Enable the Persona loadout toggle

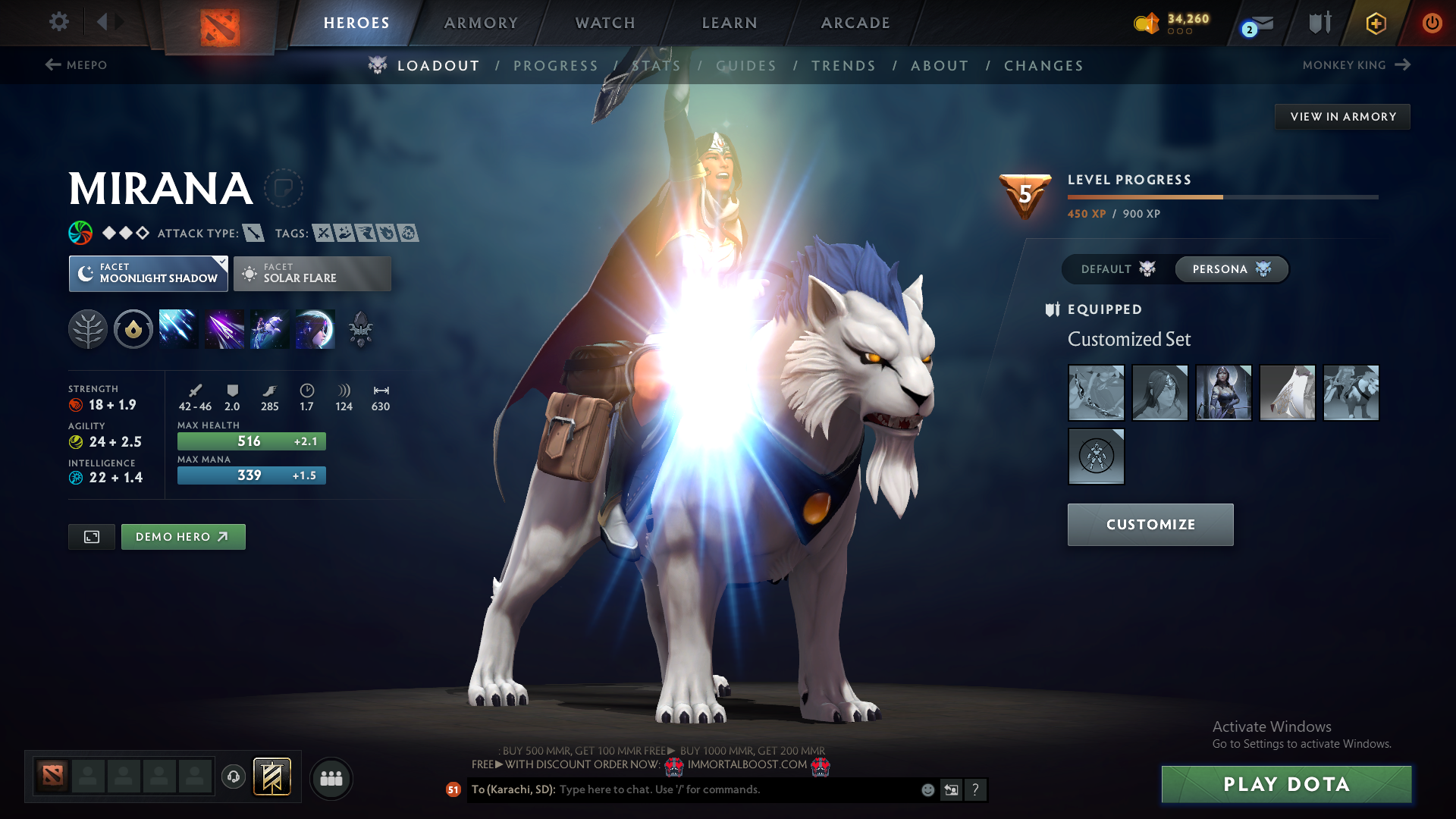1230,269
